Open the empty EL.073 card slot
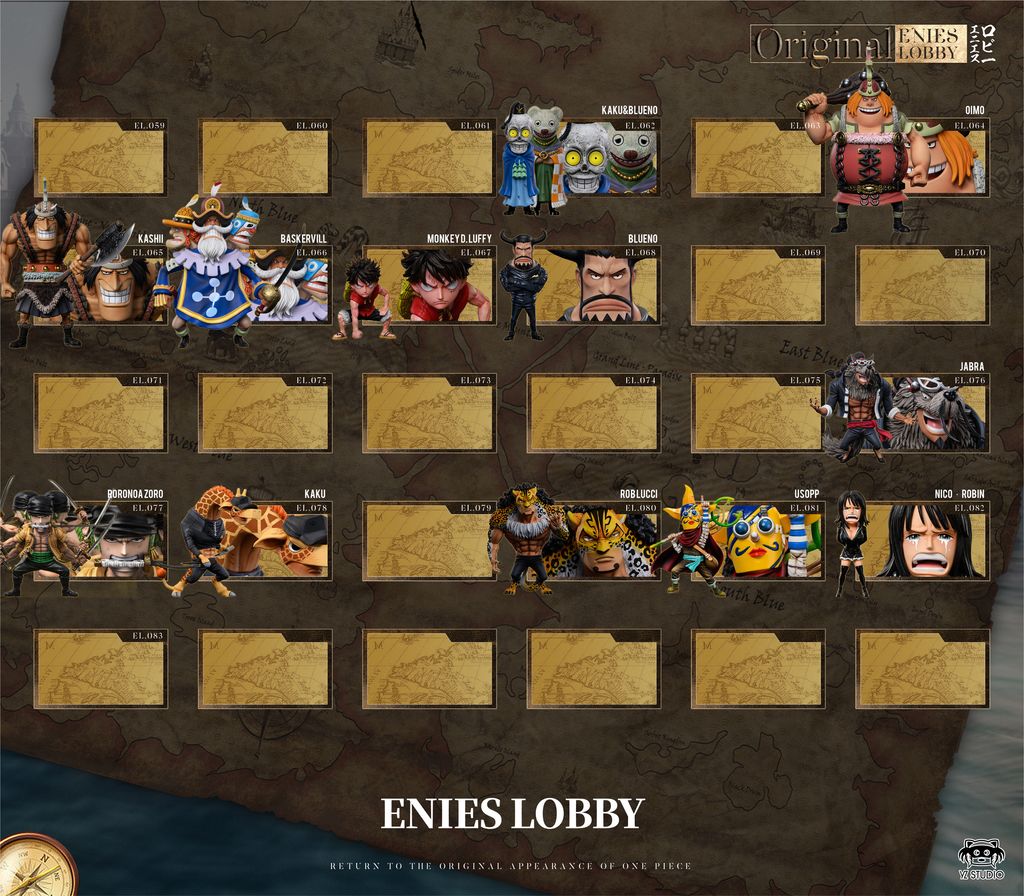1024x896 pixels. pyautogui.click(x=428, y=414)
